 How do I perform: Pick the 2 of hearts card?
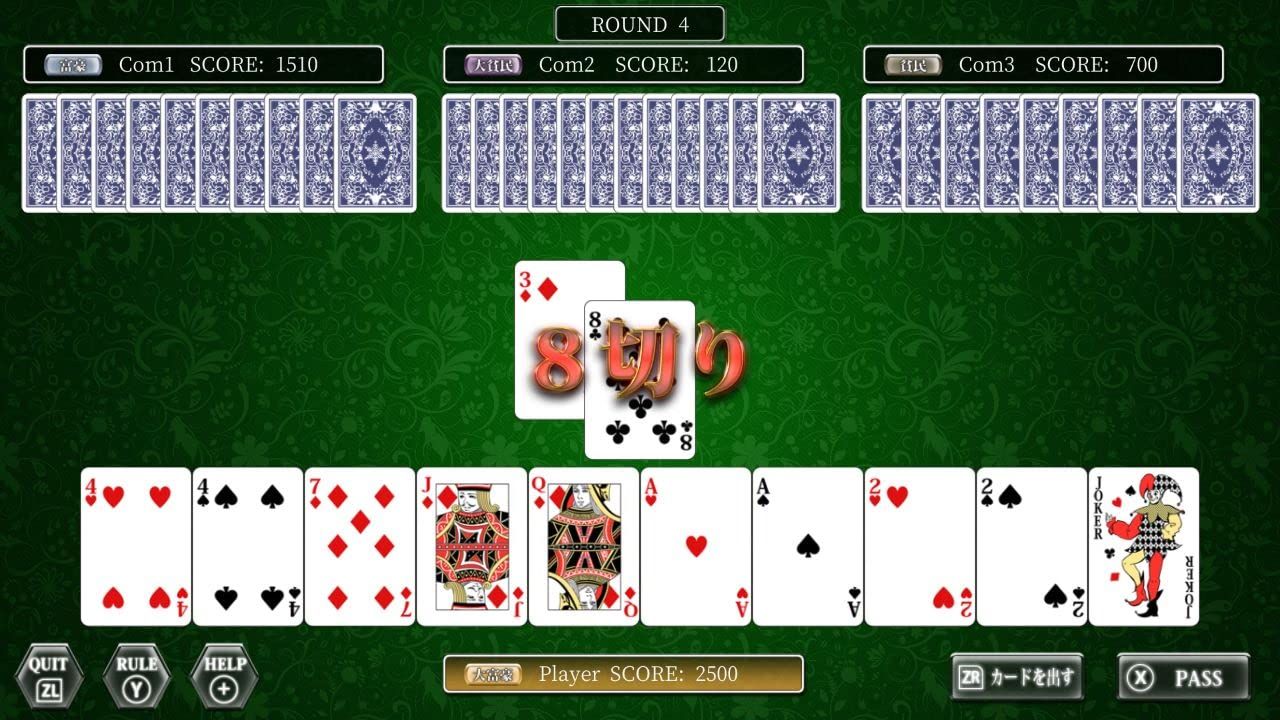(920, 546)
